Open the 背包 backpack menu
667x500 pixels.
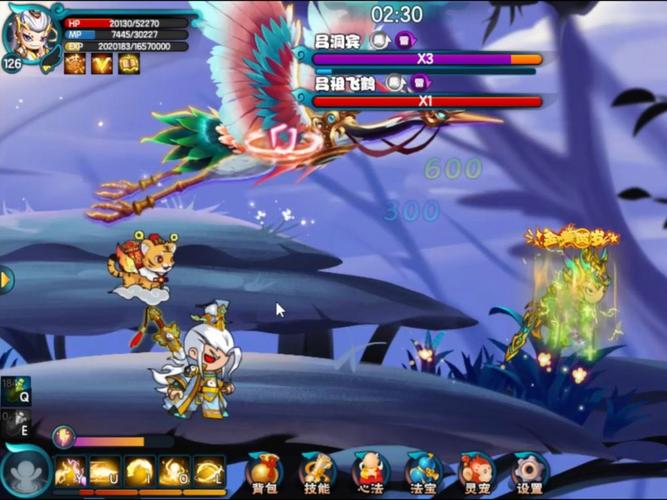(x=264, y=472)
